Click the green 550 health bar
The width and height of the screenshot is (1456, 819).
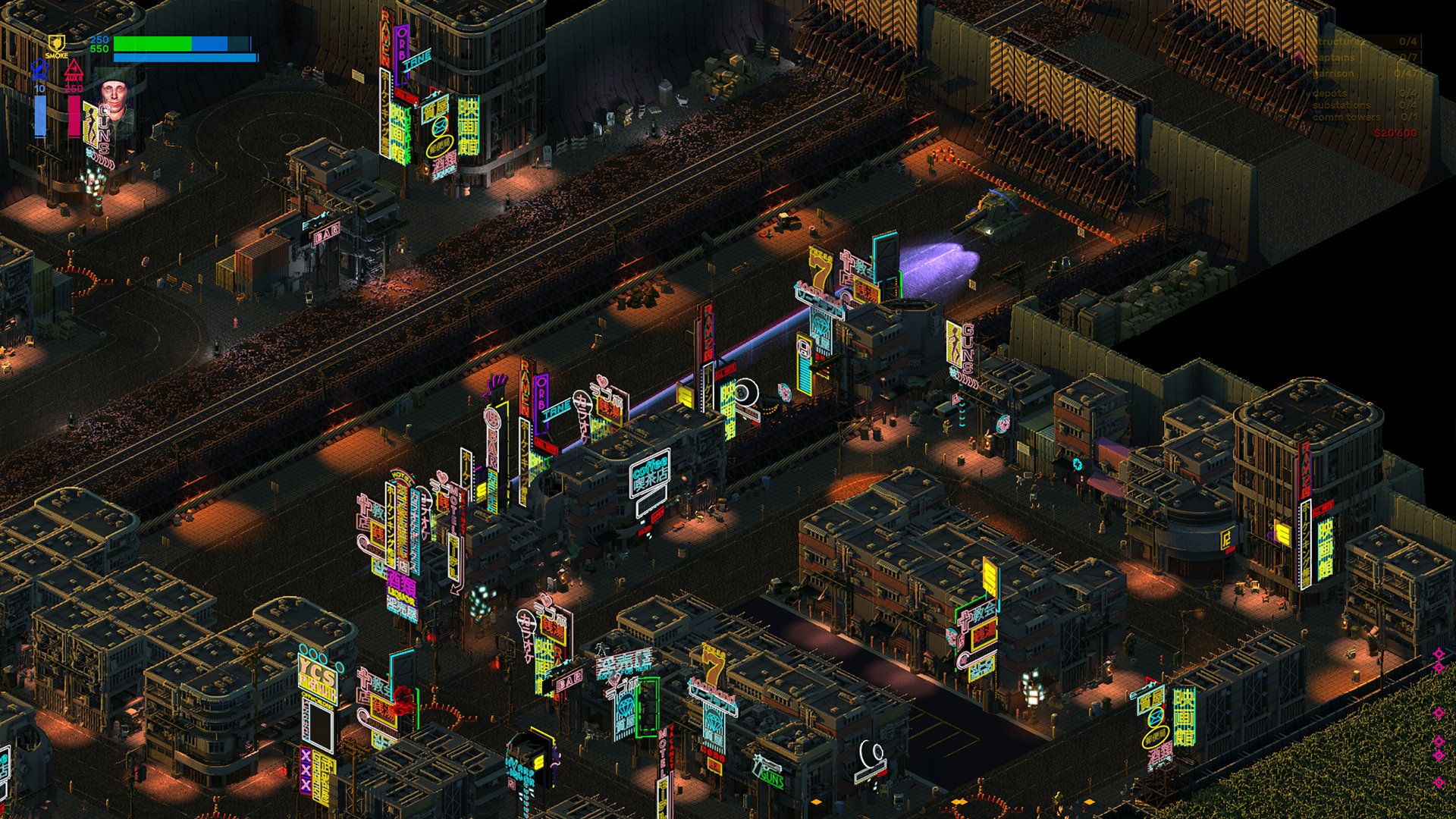click(152, 45)
